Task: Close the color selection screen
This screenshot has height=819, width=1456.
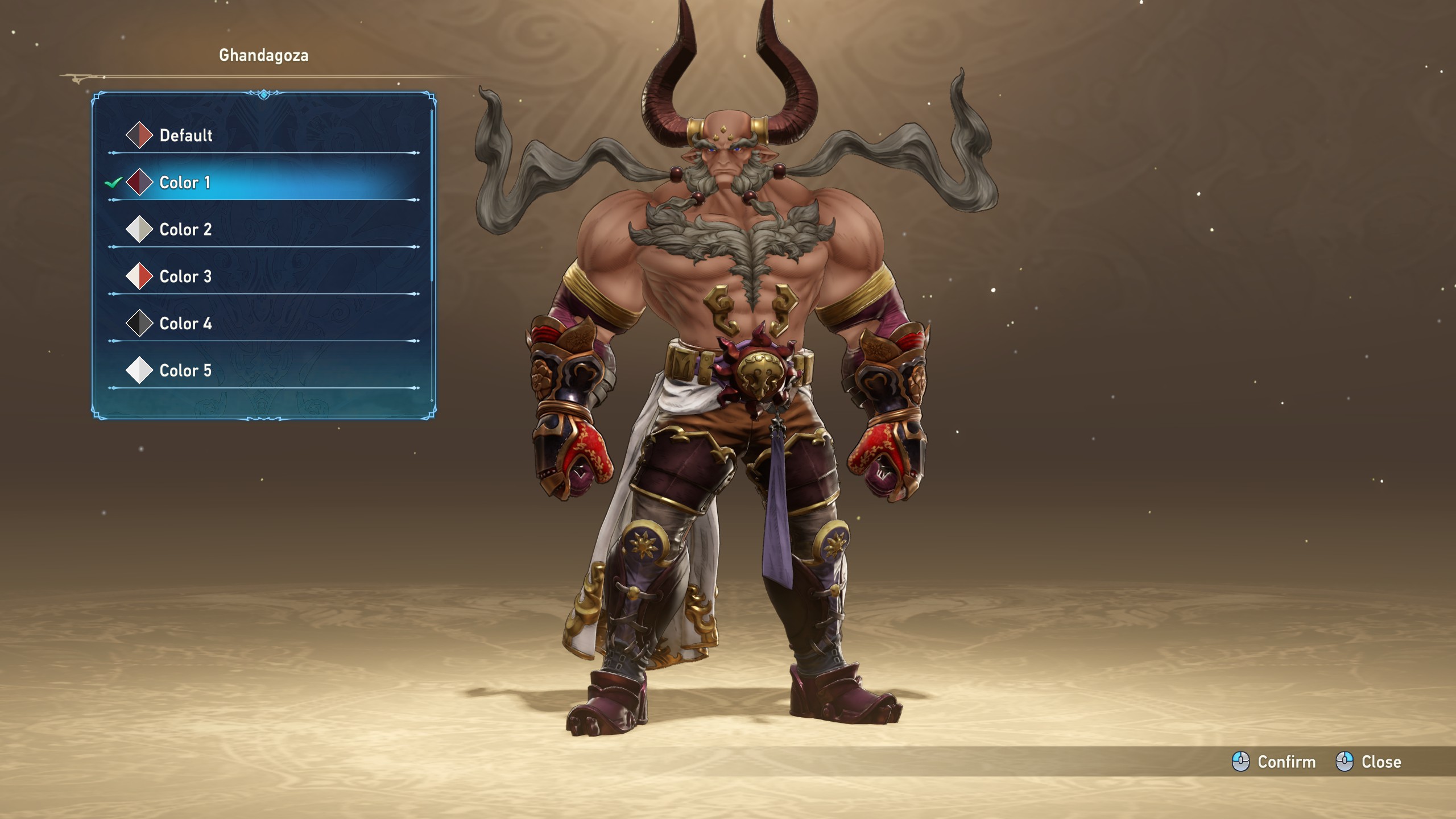Action: (x=1368, y=762)
